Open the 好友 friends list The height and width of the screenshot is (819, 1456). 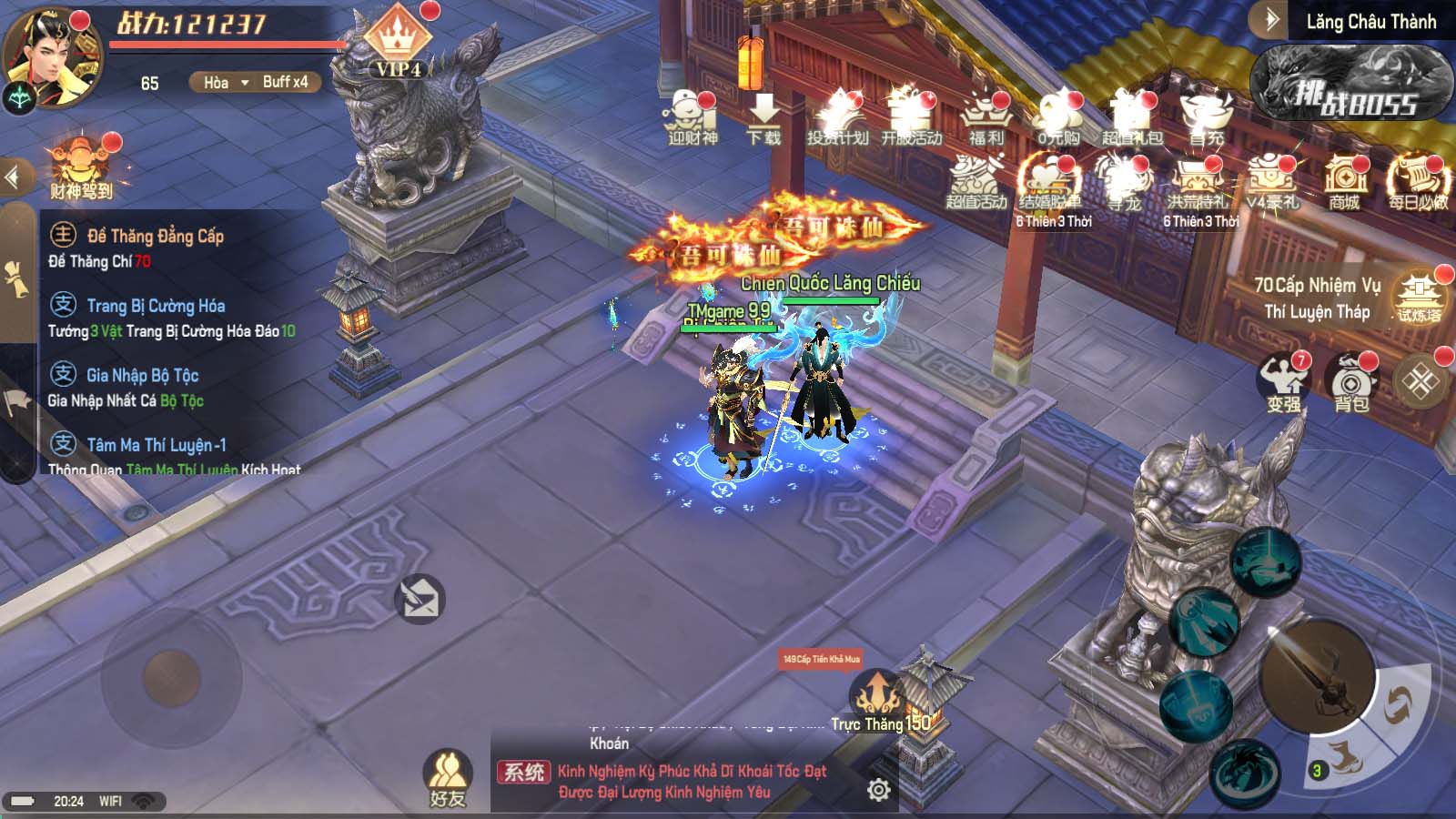point(447,779)
